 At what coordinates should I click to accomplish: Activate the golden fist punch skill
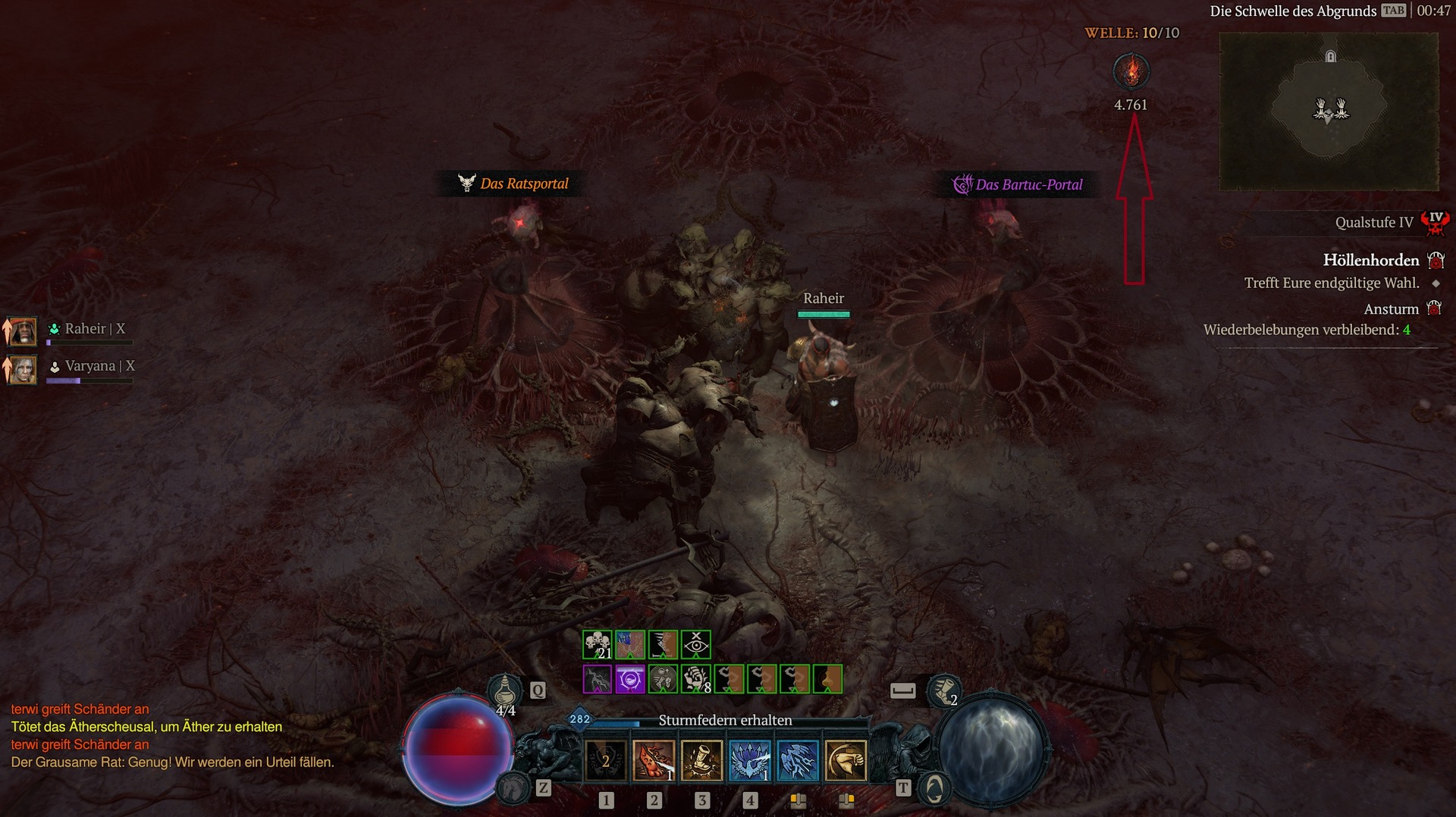[x=846, y=760]
